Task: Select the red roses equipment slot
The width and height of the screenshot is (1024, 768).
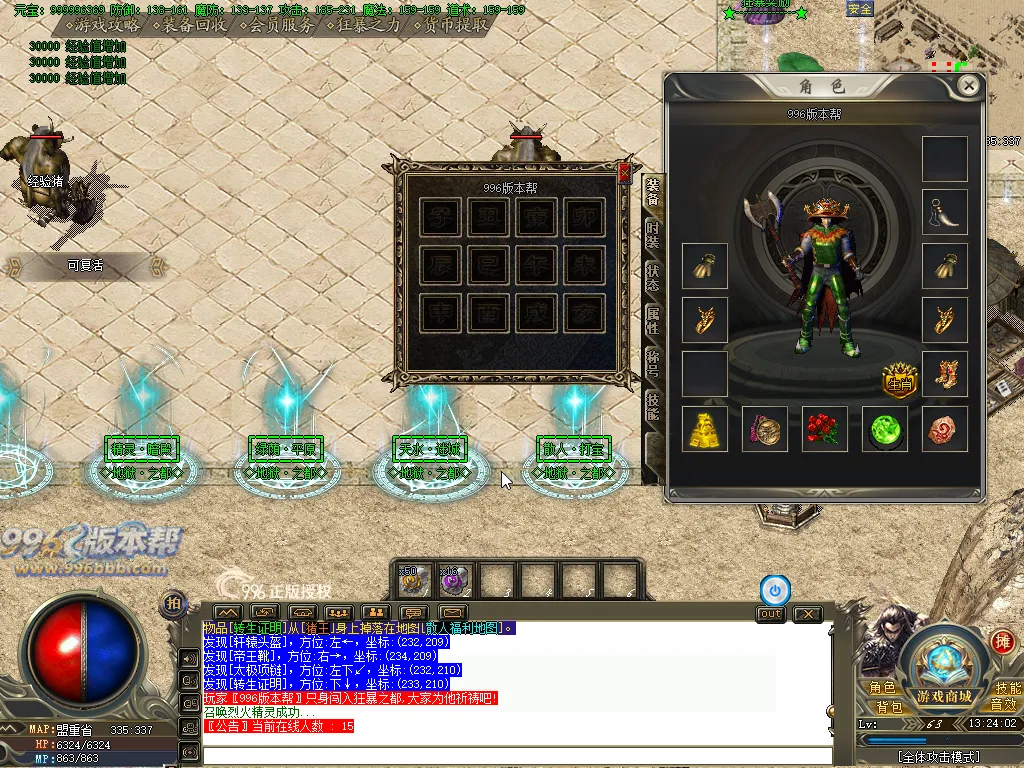Action: (x=824, y=428)
